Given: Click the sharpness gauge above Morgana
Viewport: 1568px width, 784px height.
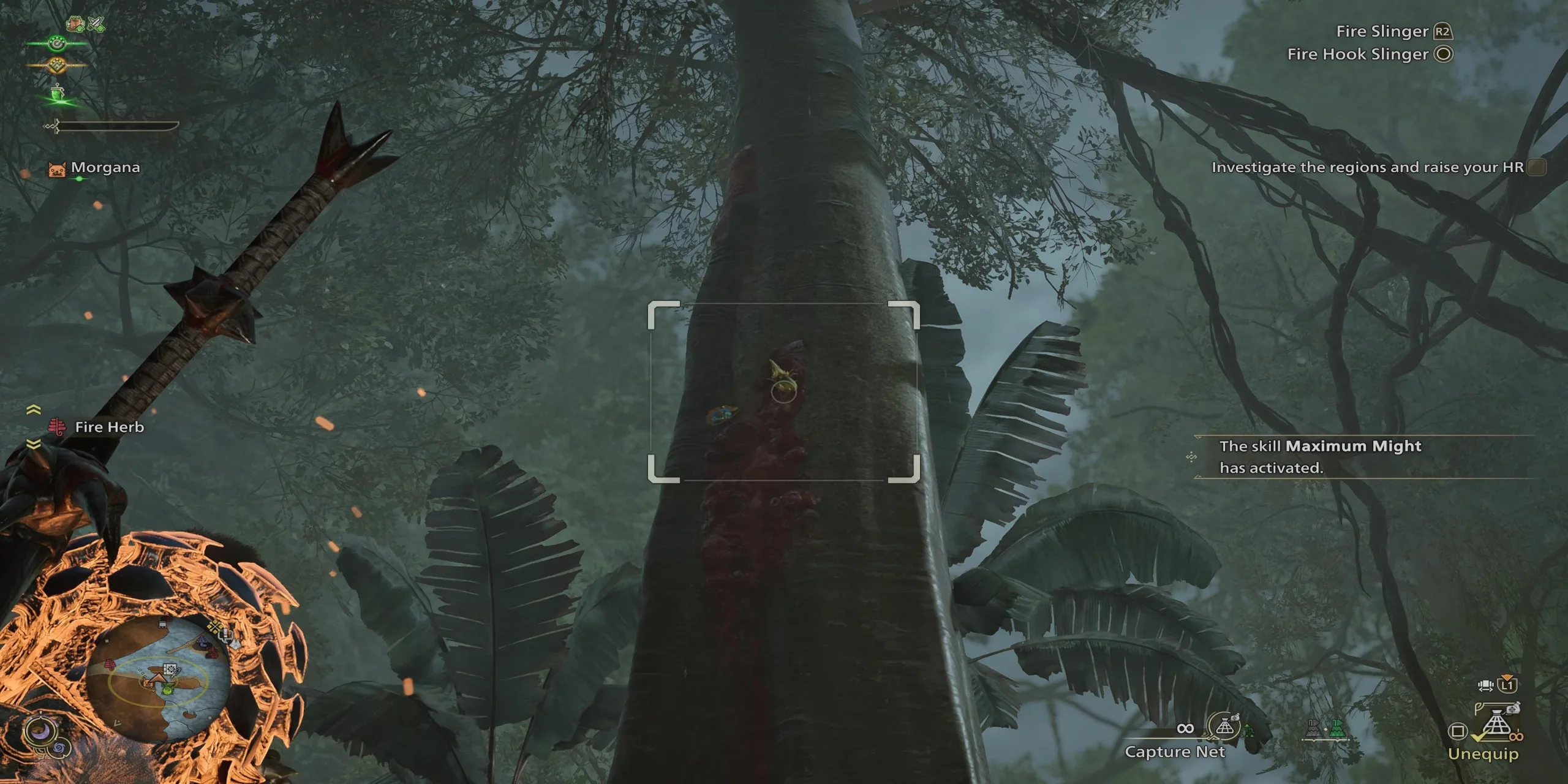Looking at the screenshot, I should [x=116, y=127].
